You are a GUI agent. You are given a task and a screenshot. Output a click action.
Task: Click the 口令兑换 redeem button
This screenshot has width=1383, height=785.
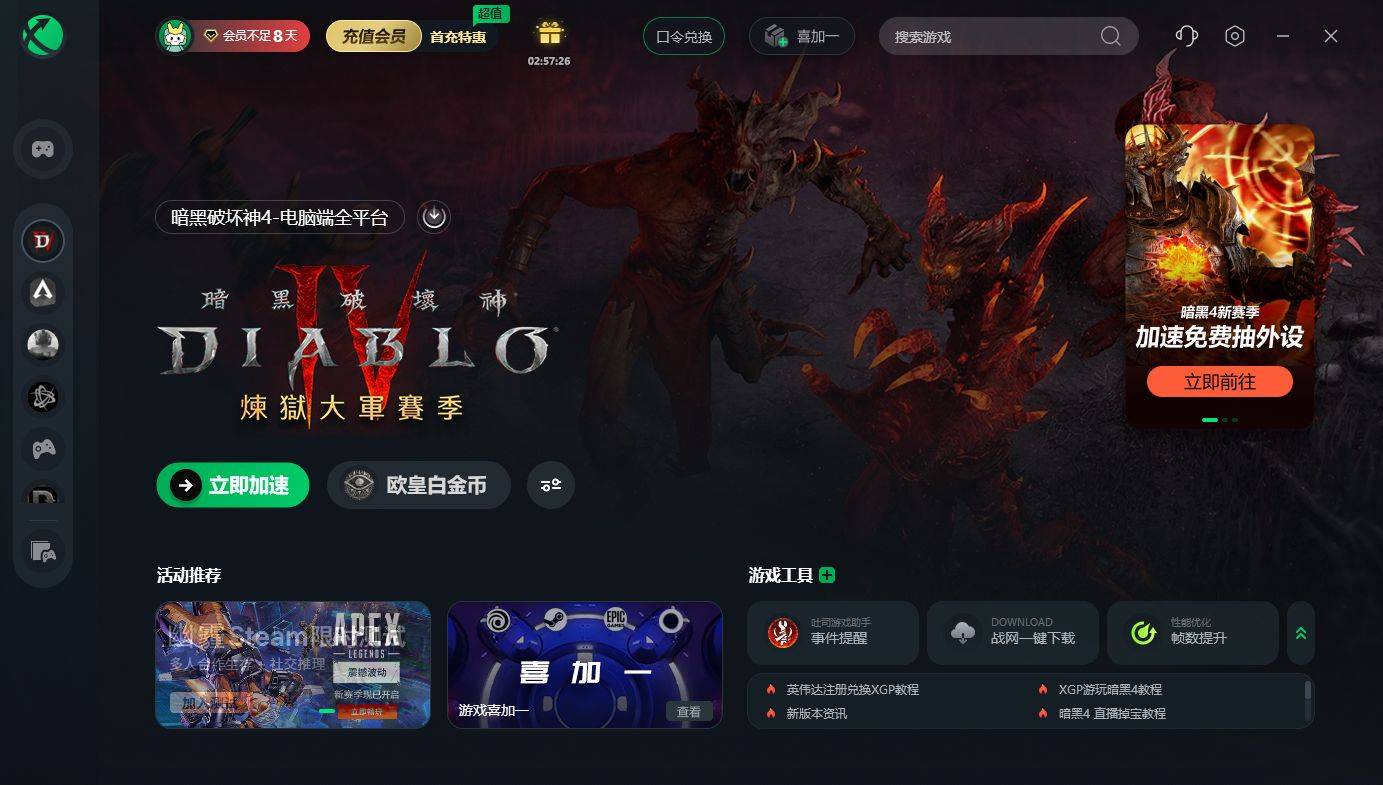684,37
